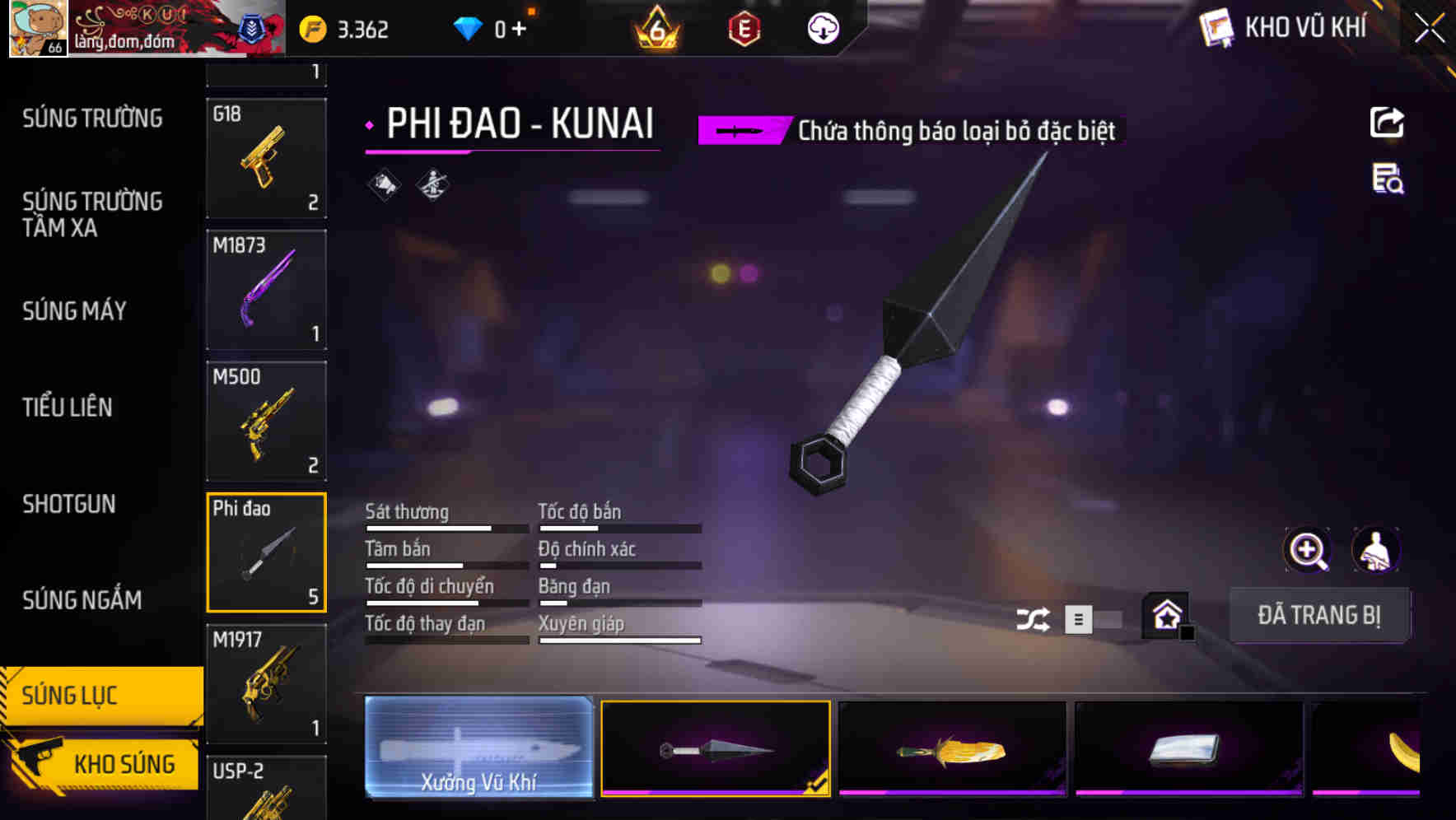Image resolution: width=1456 pixels, height=820 pixels.
Task: Click the share icon near top right
Action: coord(1388,122)
